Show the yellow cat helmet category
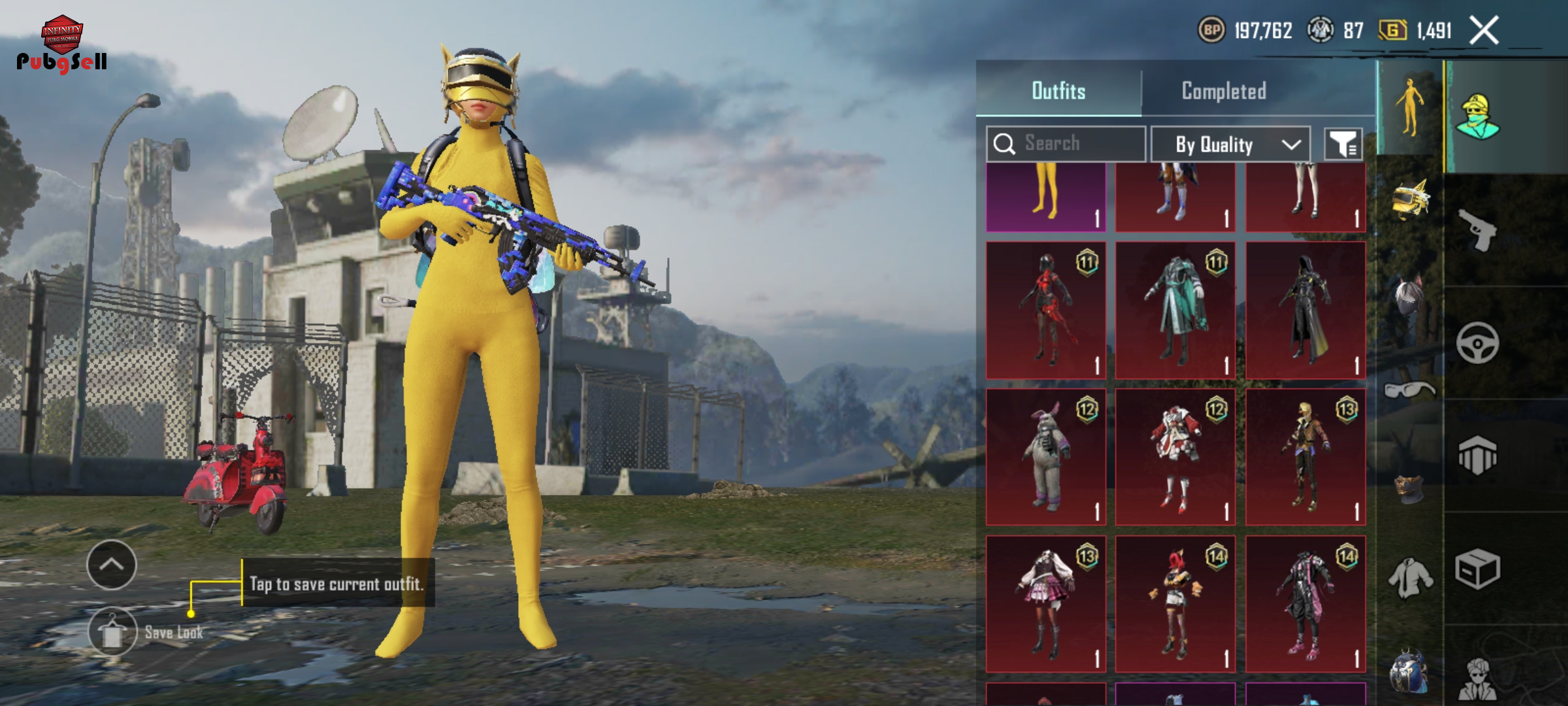1568x706 pixels. (1410, 200)
